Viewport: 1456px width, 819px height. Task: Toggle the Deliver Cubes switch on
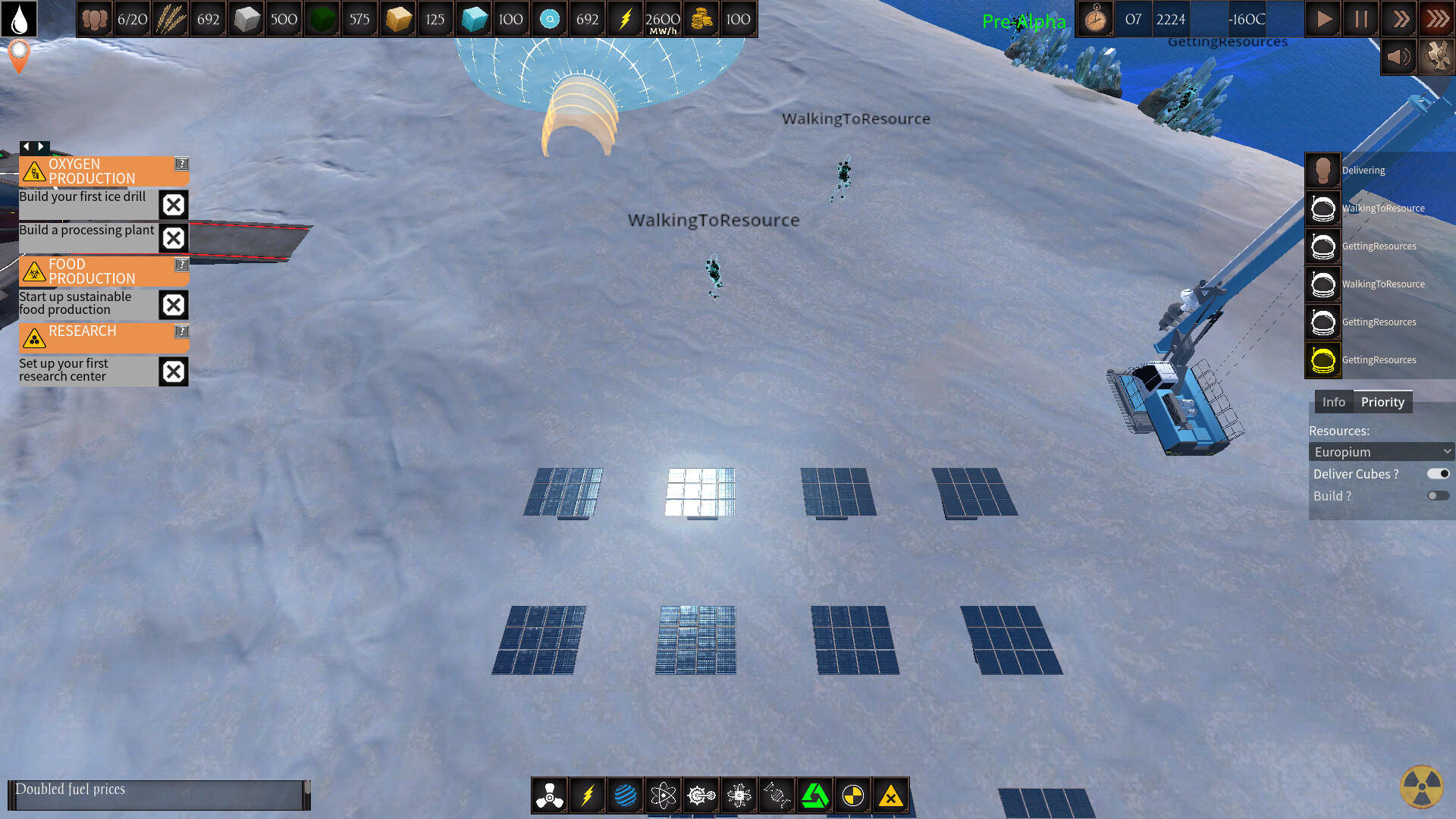(1438, 473)
